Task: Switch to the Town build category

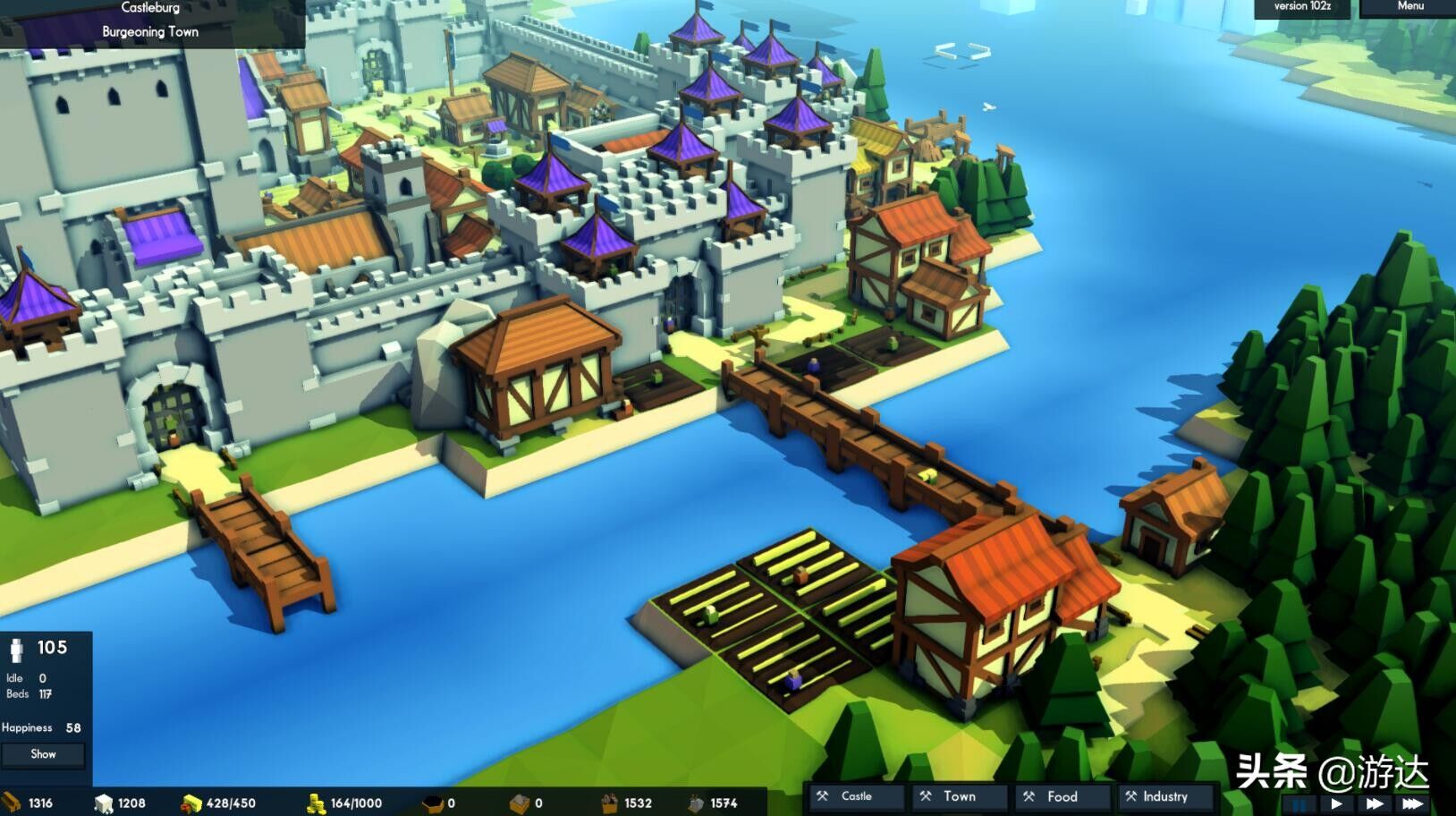Action: pyautogui.click(x=960, y=795)
